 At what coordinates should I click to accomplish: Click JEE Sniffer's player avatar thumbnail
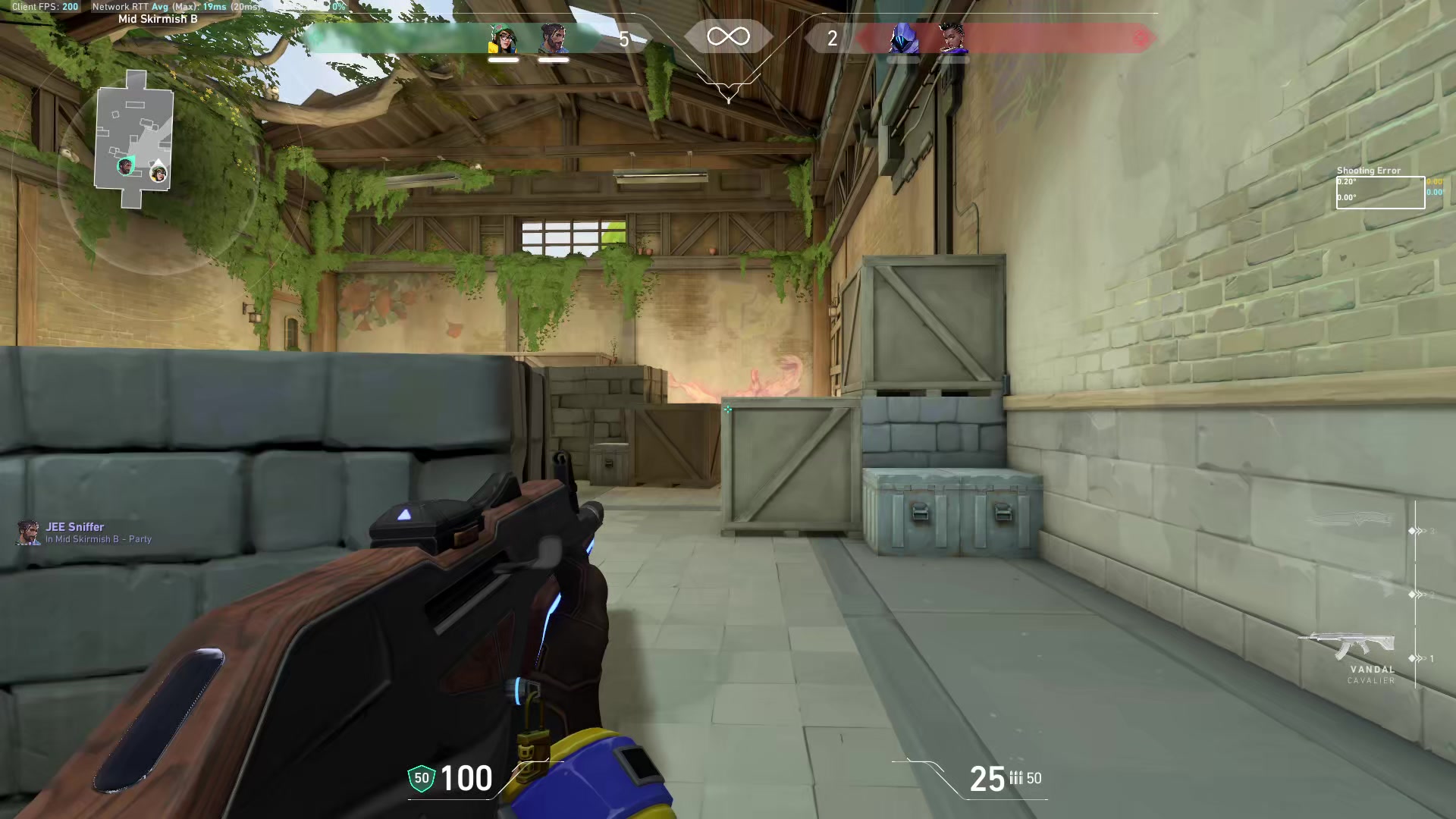tap(28, 533)
